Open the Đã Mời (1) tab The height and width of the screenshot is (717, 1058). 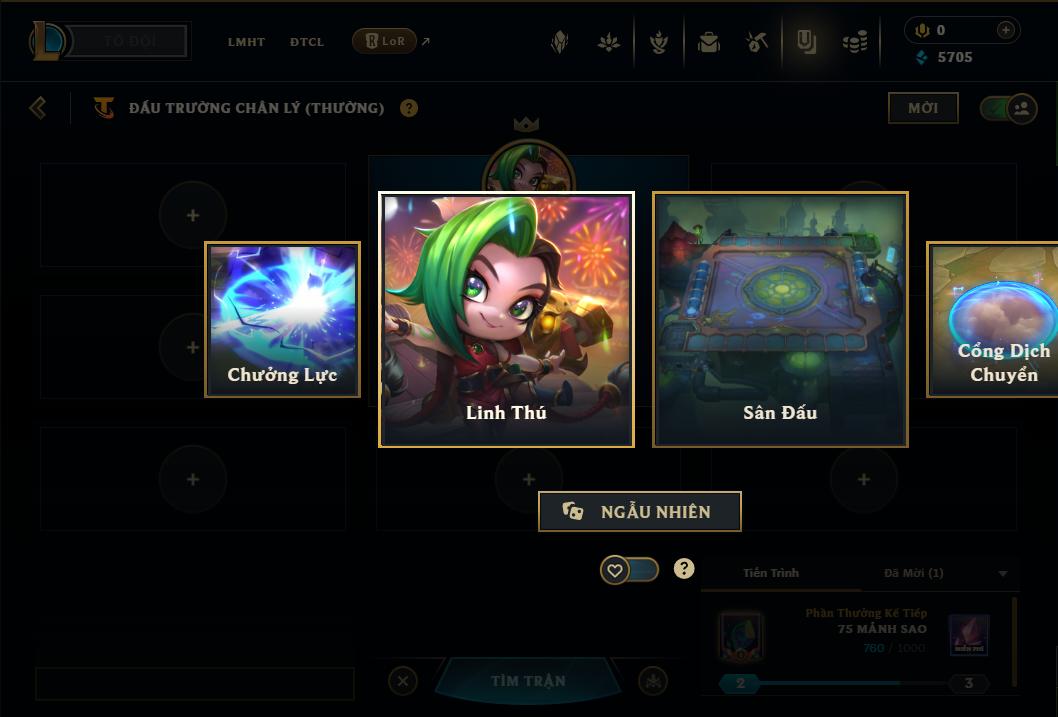pos(913,573)
